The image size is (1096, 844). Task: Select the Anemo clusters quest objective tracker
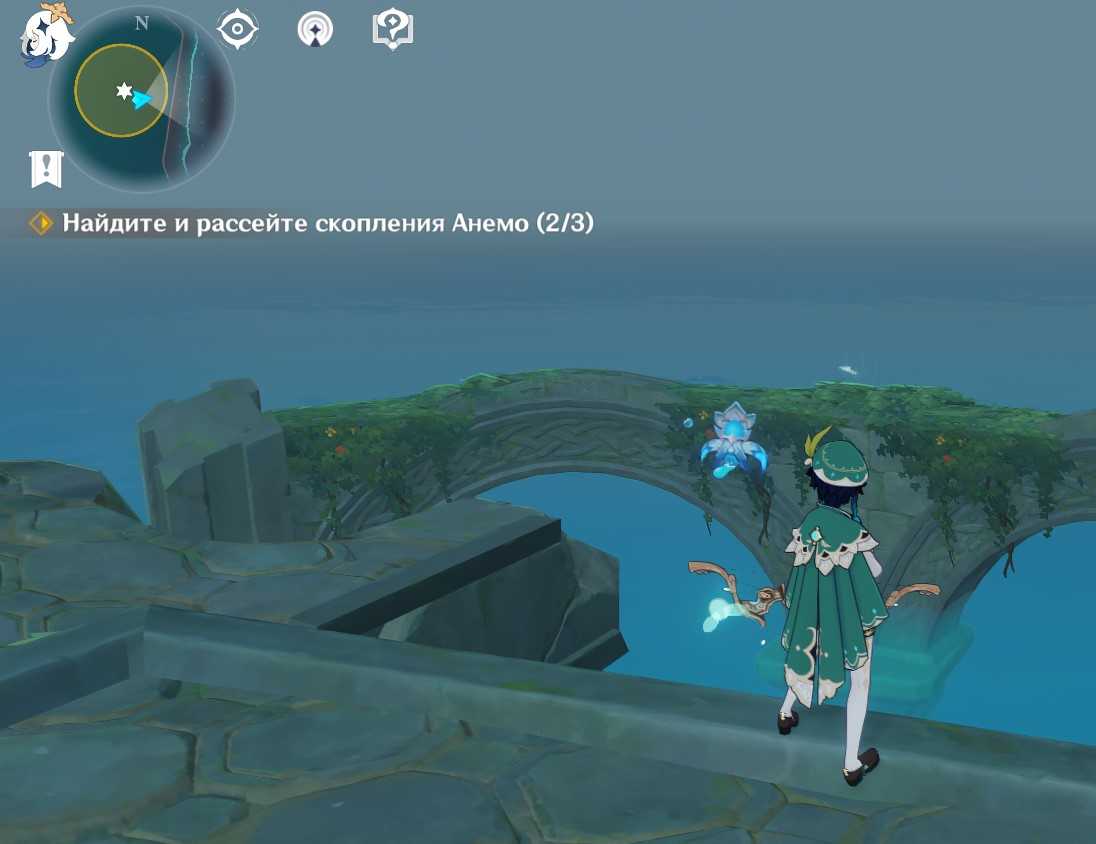coord(315,223)
